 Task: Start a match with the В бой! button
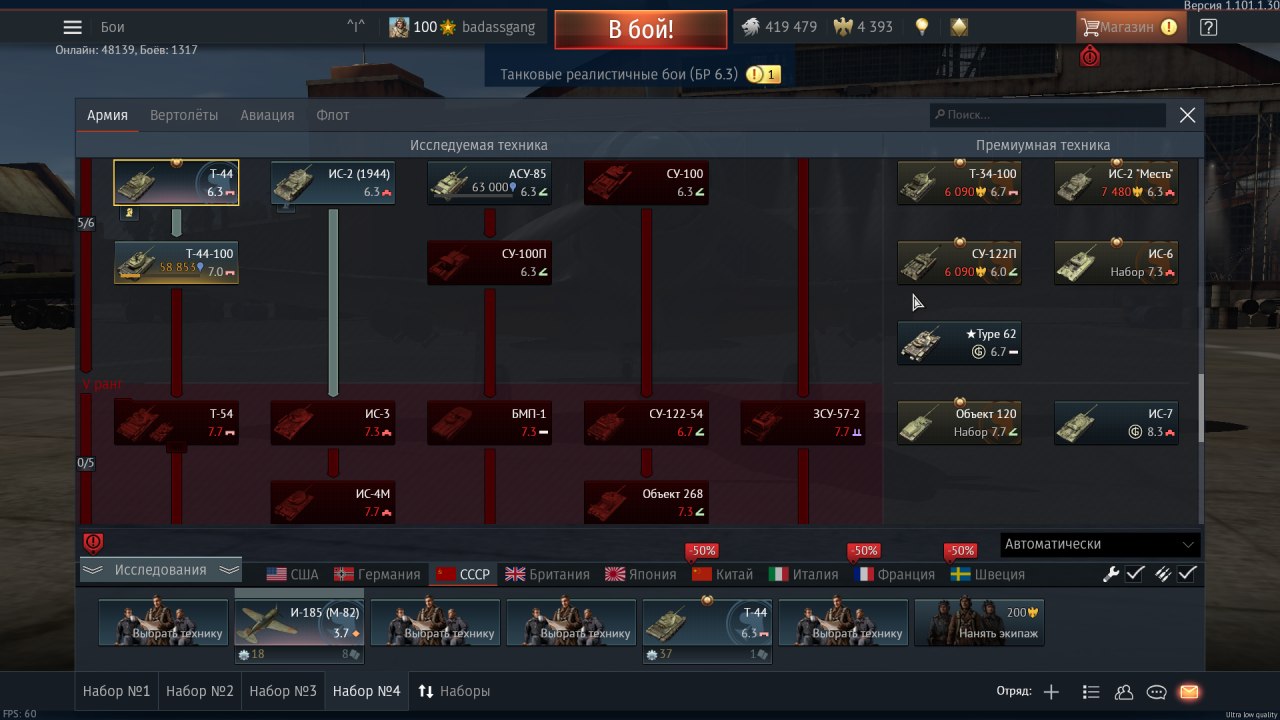[x=640, y=29]
